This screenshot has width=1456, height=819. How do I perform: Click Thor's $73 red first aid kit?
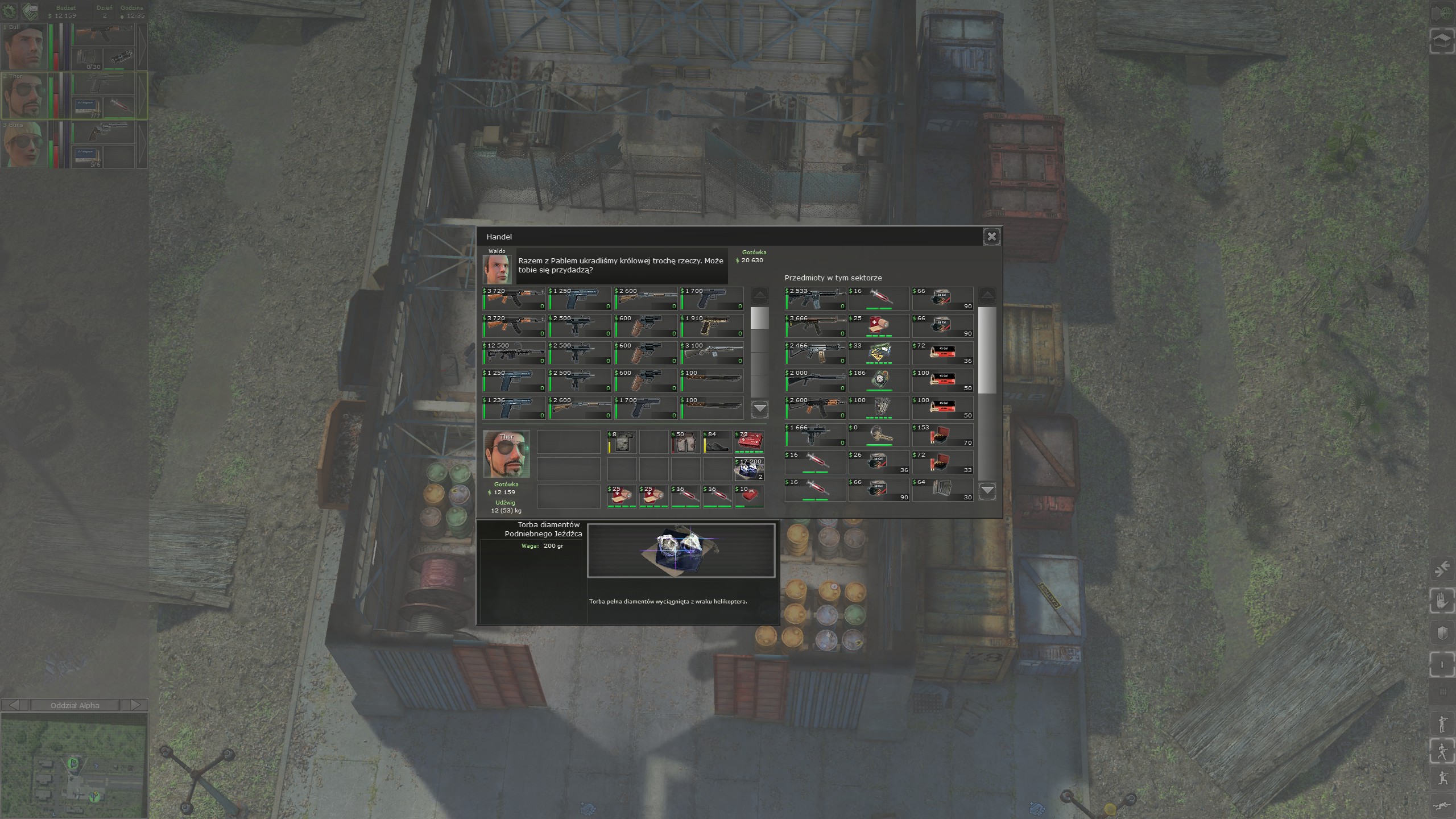(x=749, y=442)
